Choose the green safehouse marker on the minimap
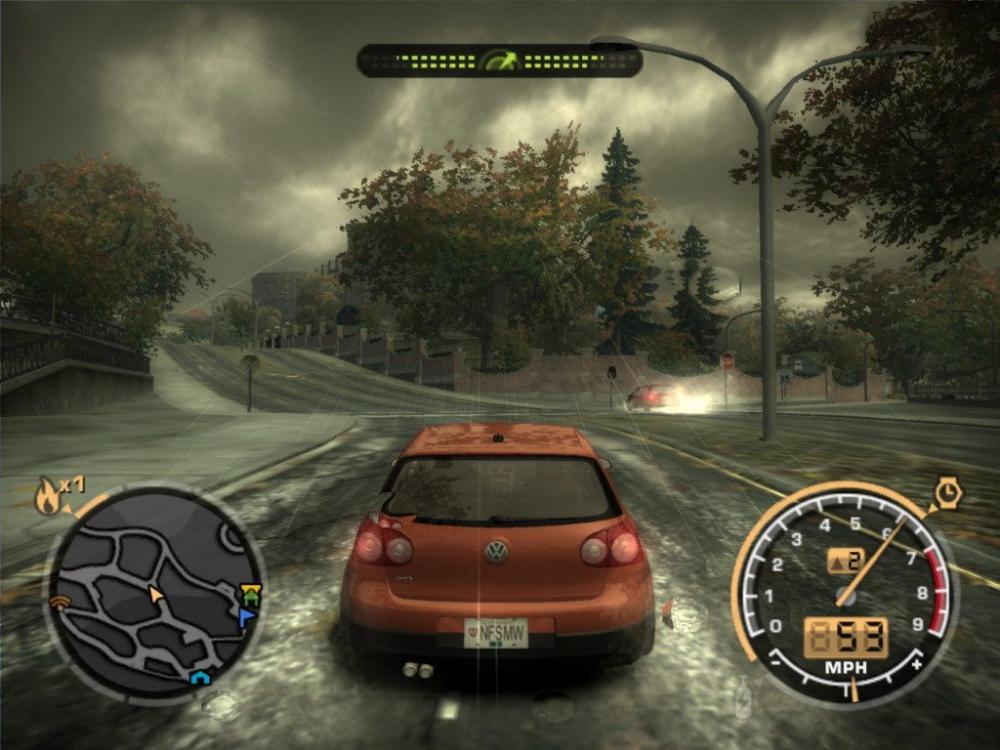Image resolution: width=1000 pixels, height=750 pixels. (x=248, y=596)
